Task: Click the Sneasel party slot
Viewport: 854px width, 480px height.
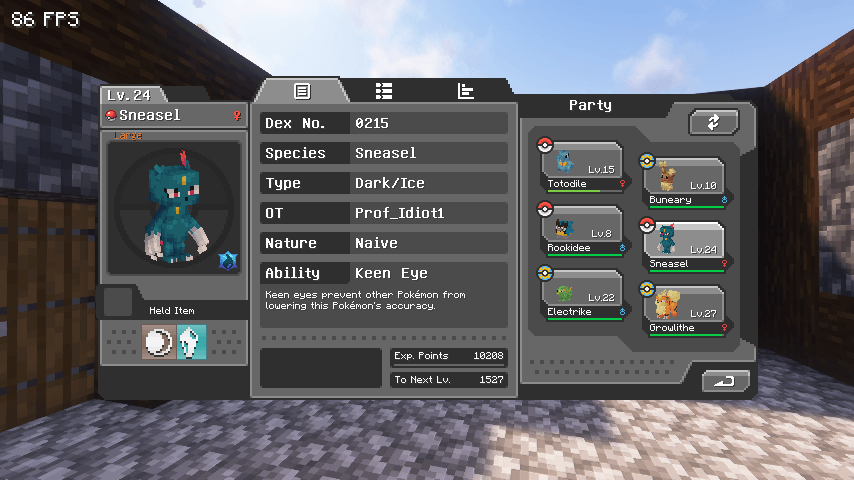Action: click(684, 246)
